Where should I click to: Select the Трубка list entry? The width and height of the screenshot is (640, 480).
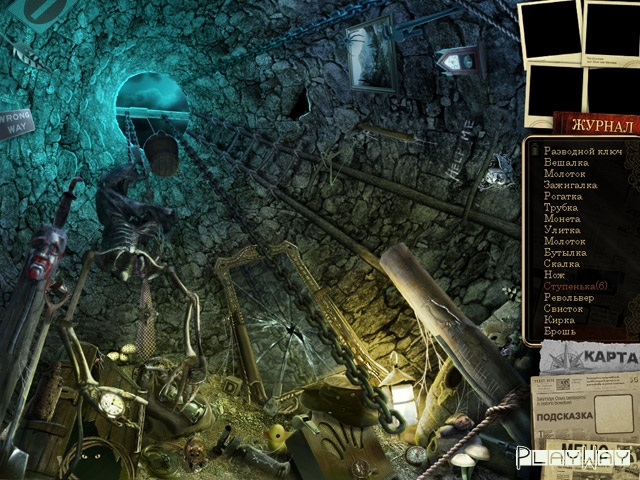pos(562,207)
